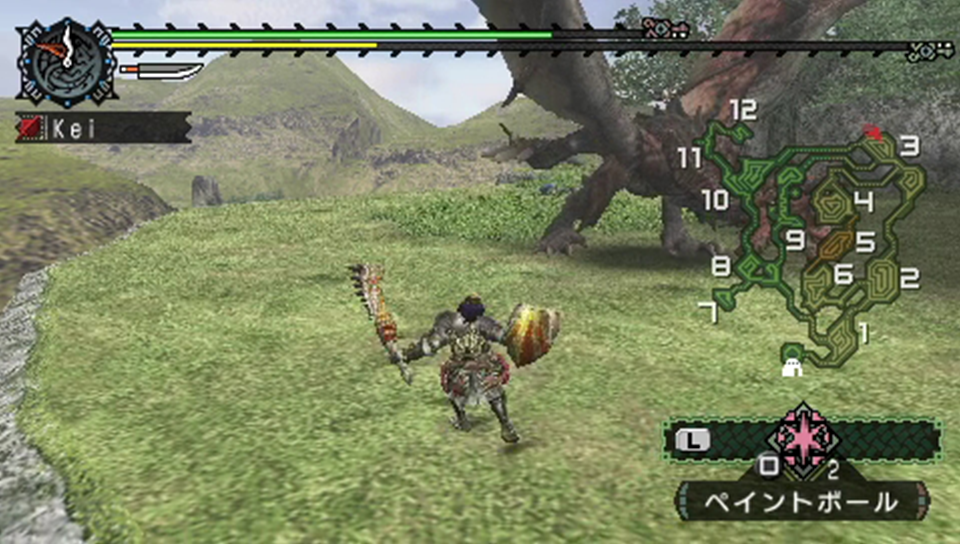Select area 10 on the minimap
The image size is (960, 544).
[x=714, y=200]
